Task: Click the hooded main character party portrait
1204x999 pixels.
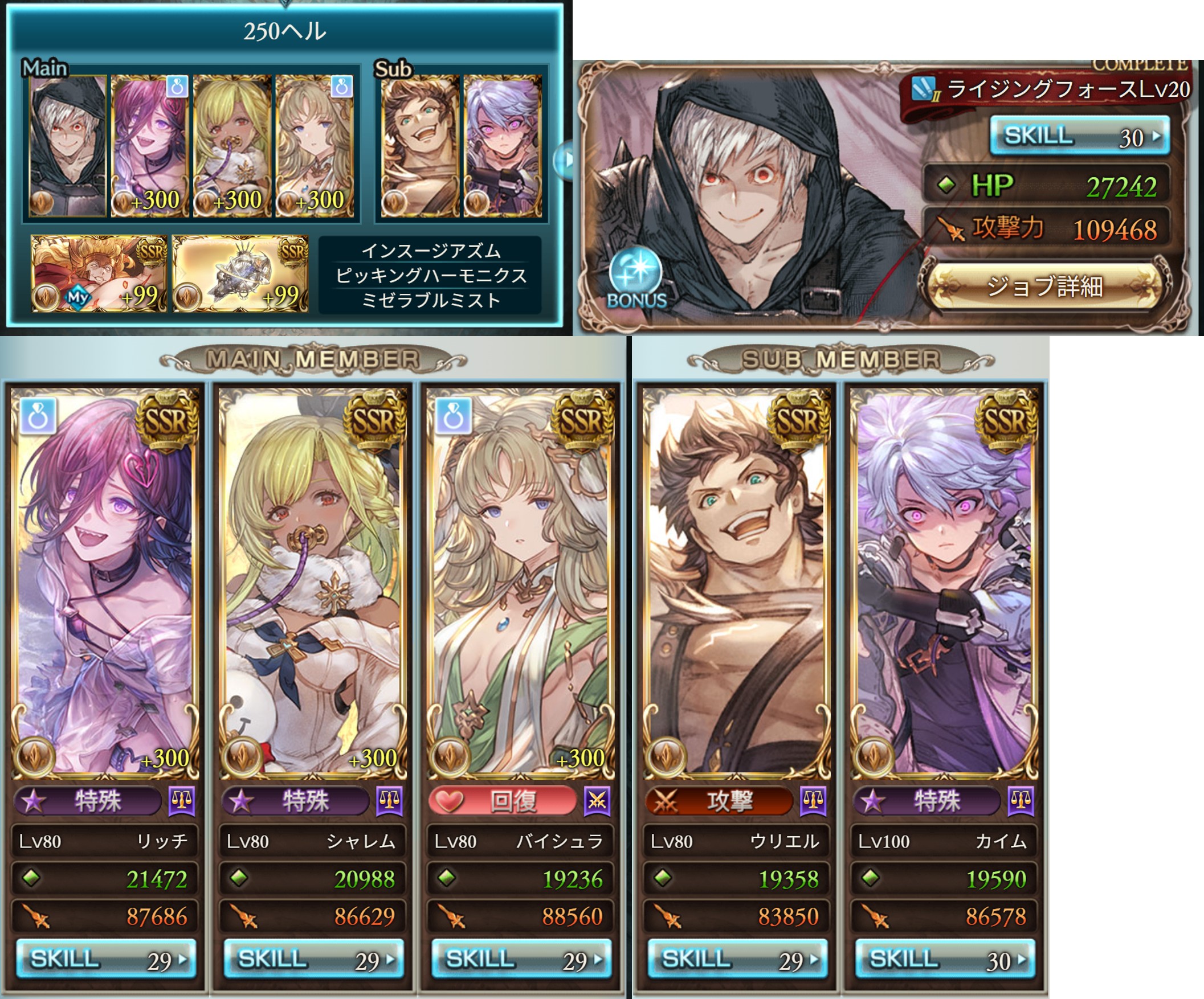Action: click(x=68, y=147)
